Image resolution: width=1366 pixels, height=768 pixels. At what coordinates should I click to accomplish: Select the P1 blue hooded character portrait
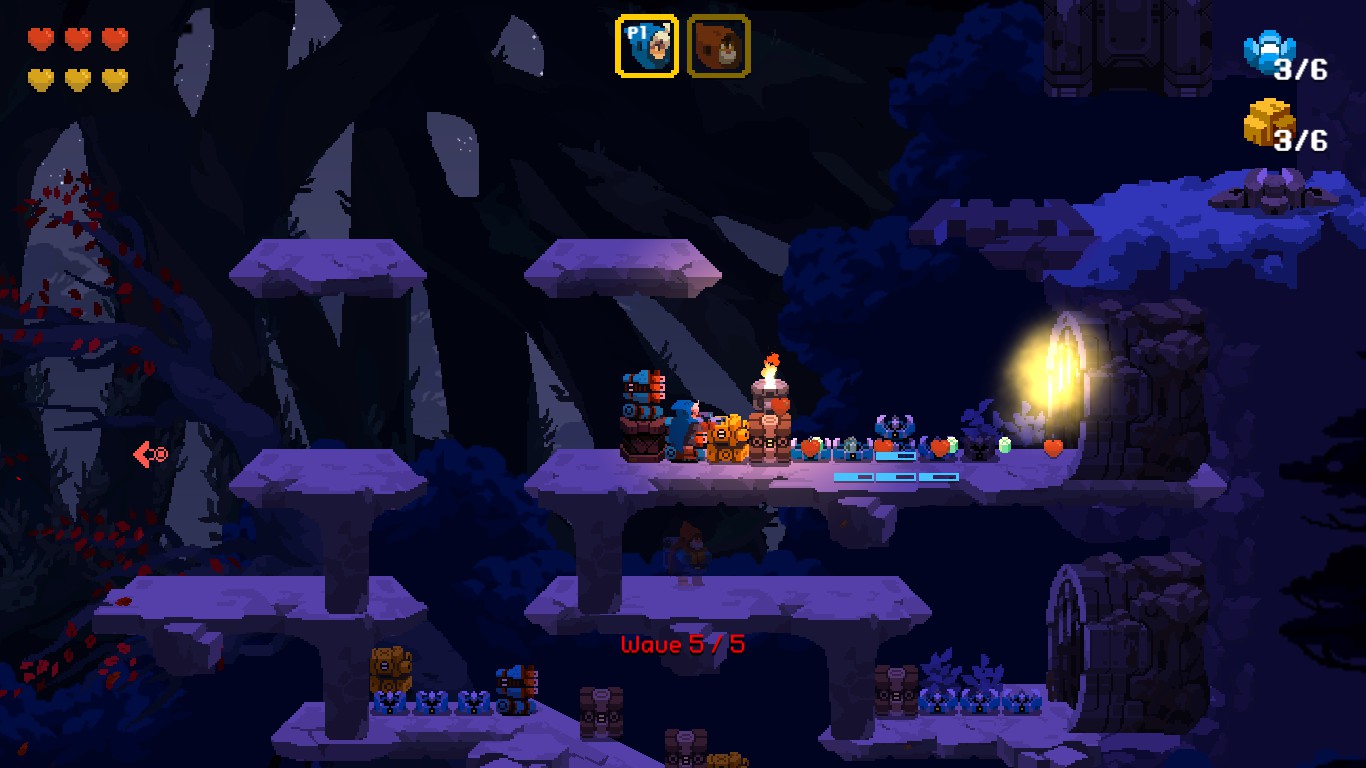646,46
